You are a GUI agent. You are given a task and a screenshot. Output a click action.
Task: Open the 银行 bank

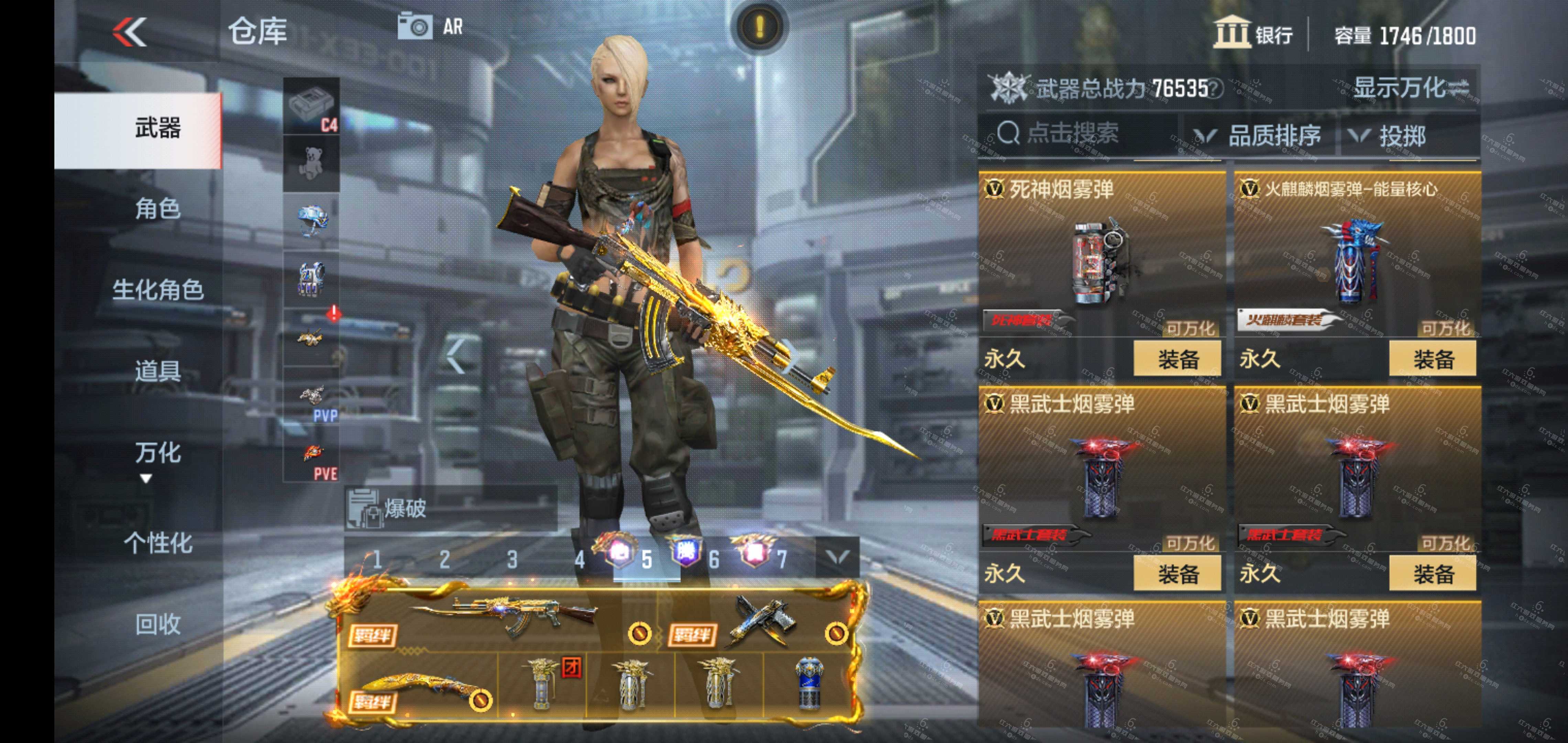[1254, 33]
